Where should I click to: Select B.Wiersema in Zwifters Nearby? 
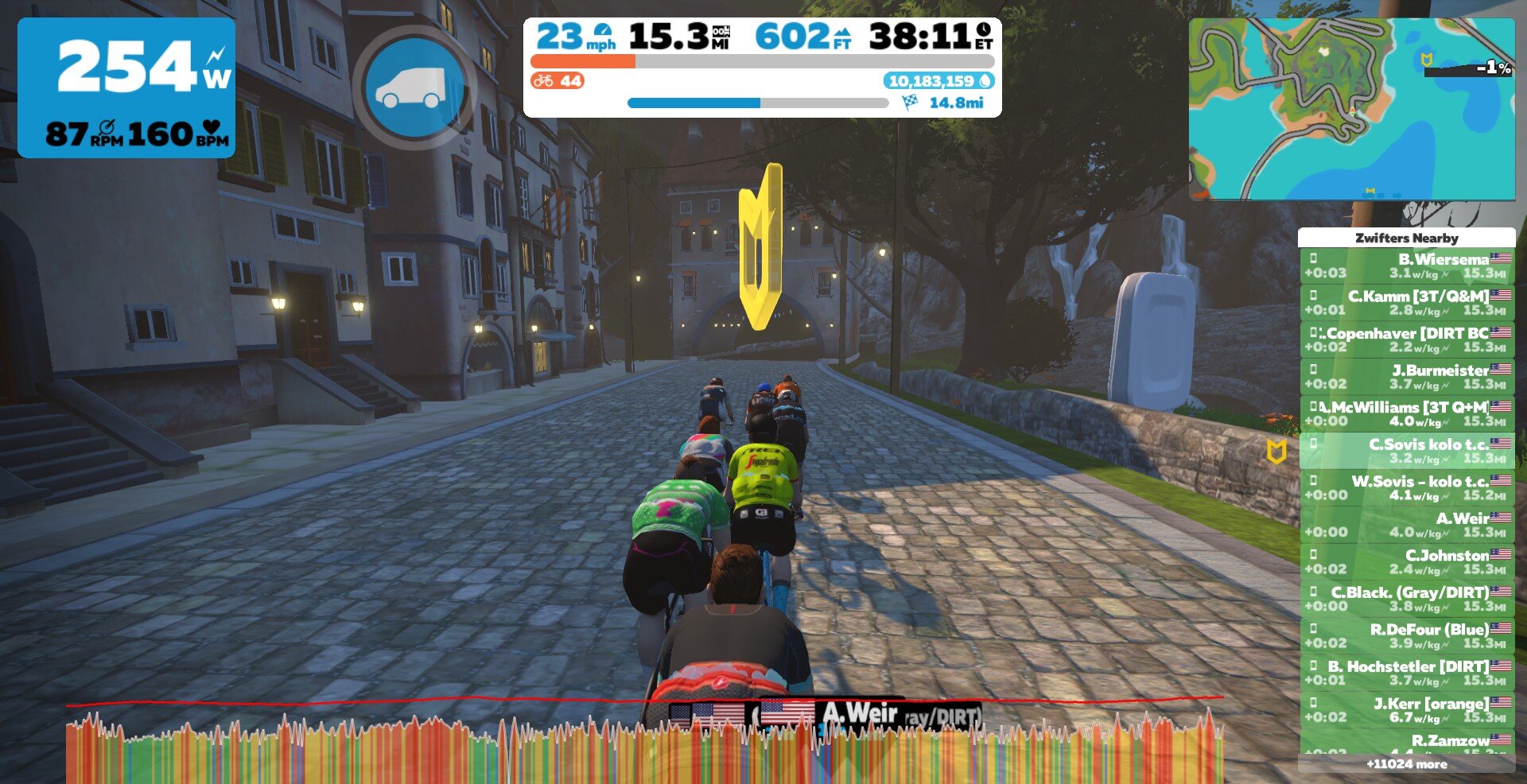(1407, 266)
